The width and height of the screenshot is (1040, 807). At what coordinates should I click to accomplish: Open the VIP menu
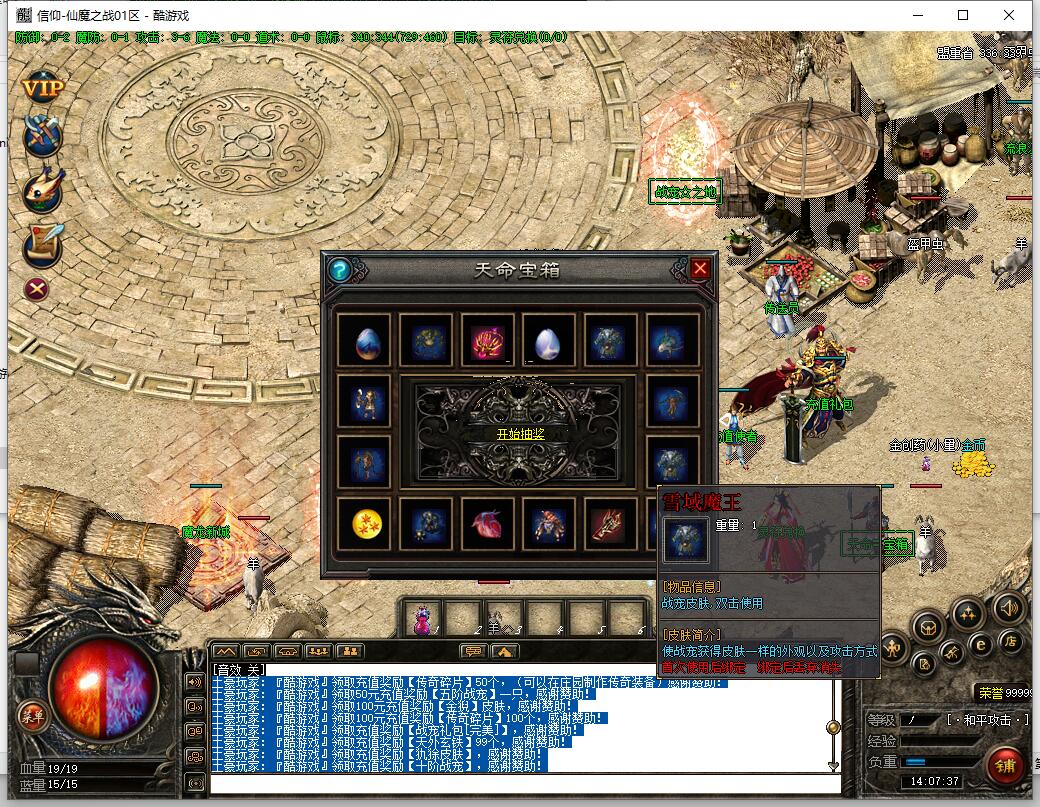click(42, 88)
